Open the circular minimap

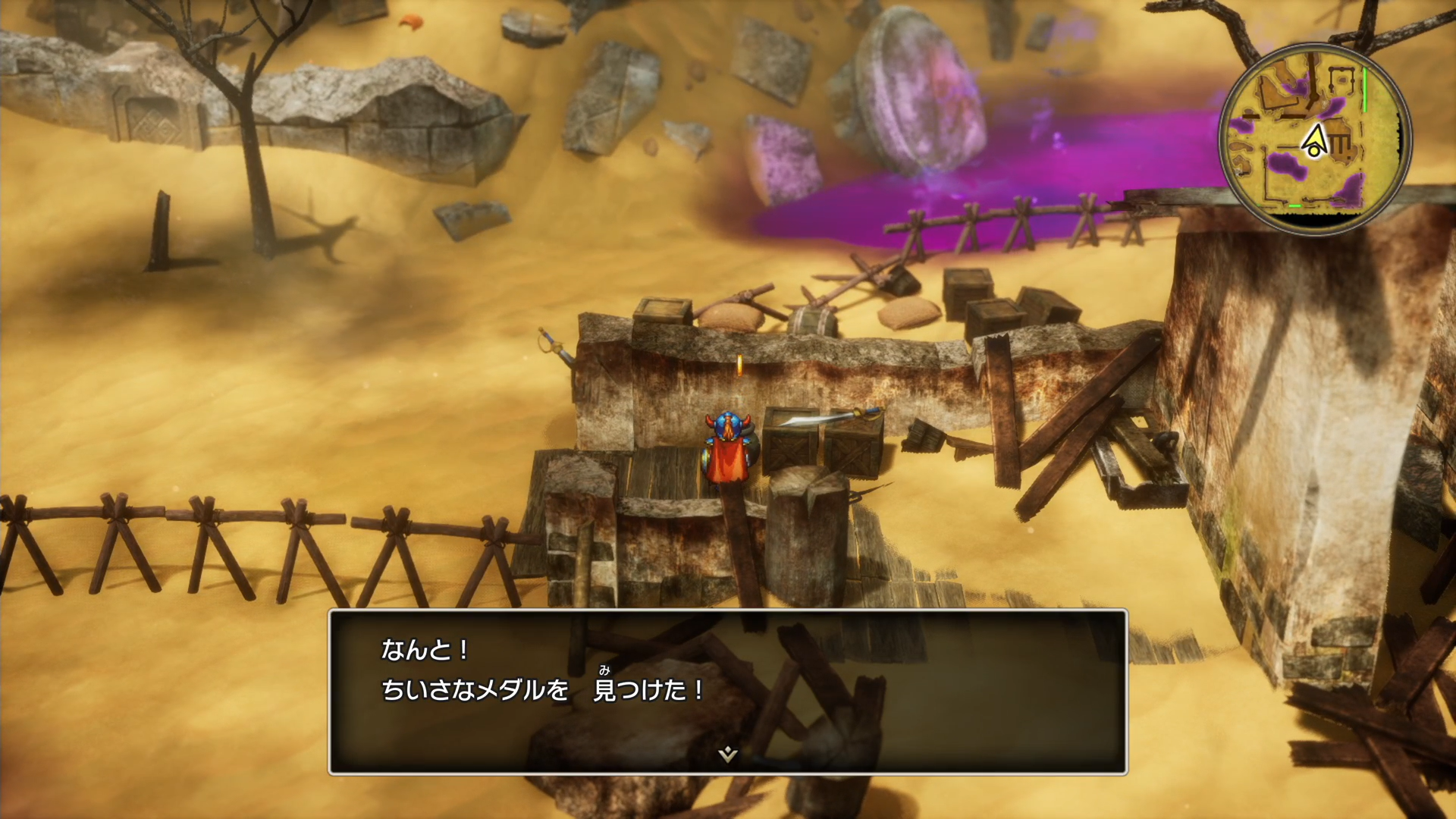pos(1314,138)
